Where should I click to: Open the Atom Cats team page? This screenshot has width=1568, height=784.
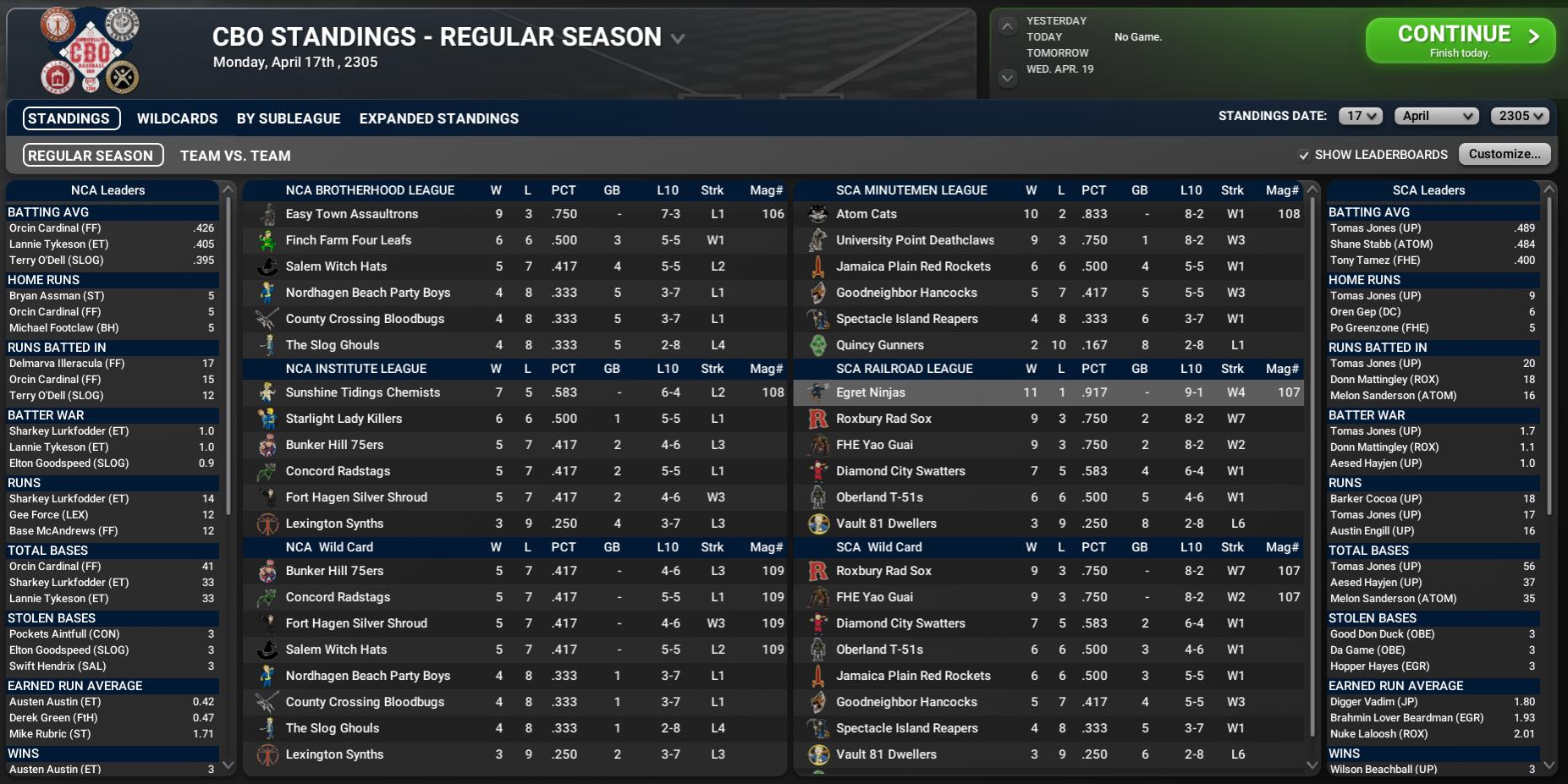(866, 214)
